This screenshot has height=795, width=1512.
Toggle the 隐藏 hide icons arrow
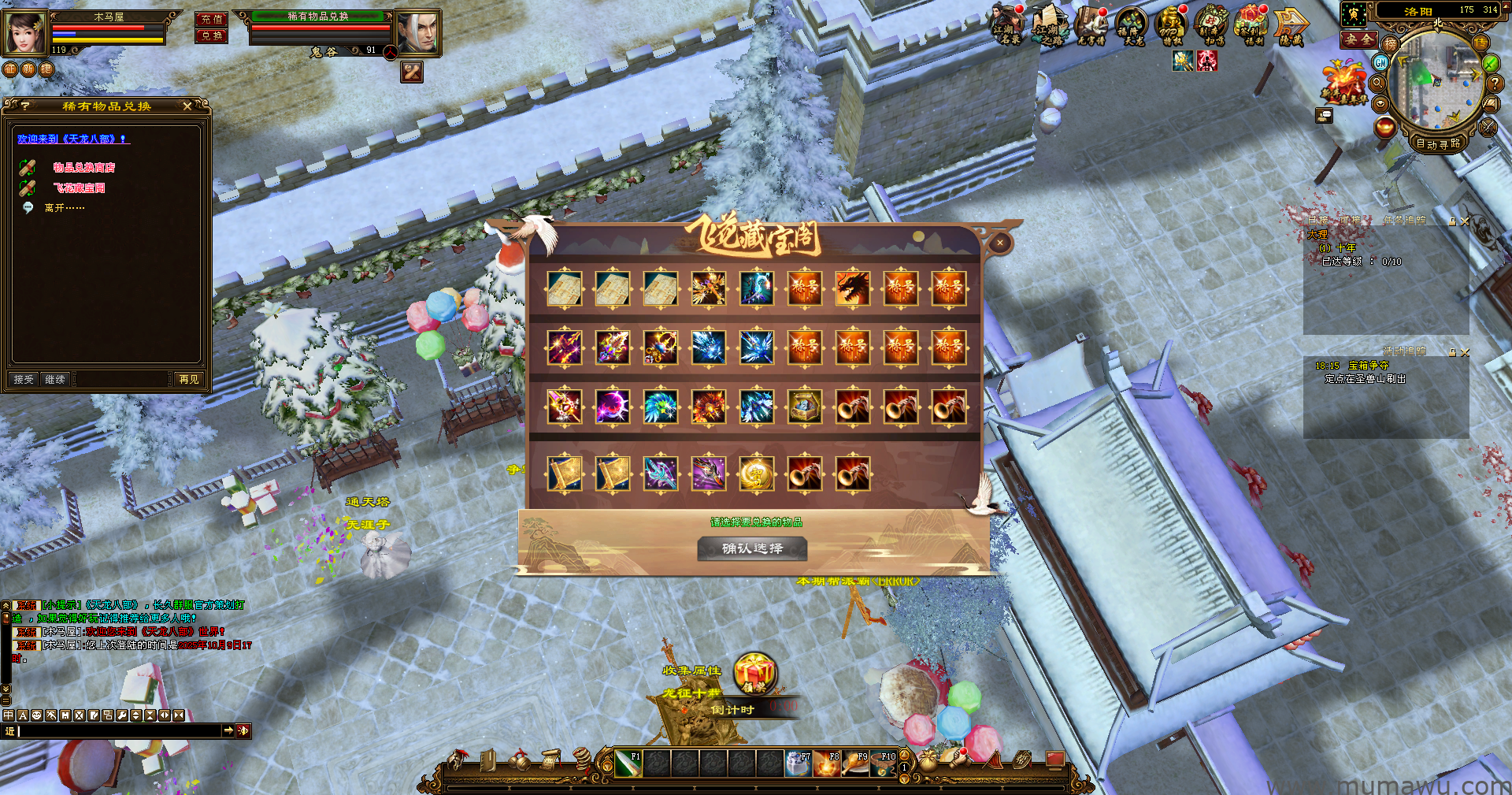tap(1291, 27)
